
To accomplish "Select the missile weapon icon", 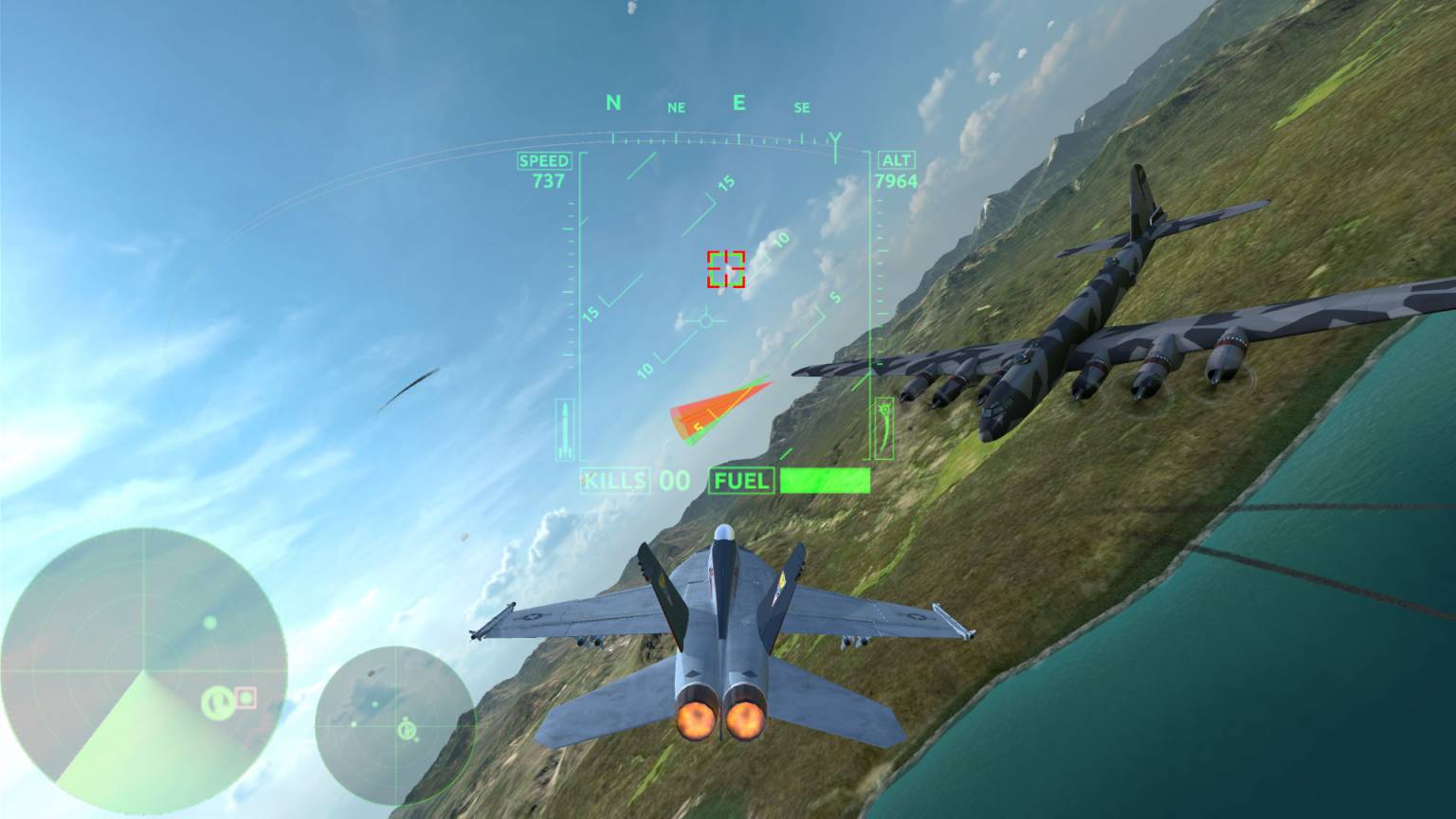I will [567, 428].
